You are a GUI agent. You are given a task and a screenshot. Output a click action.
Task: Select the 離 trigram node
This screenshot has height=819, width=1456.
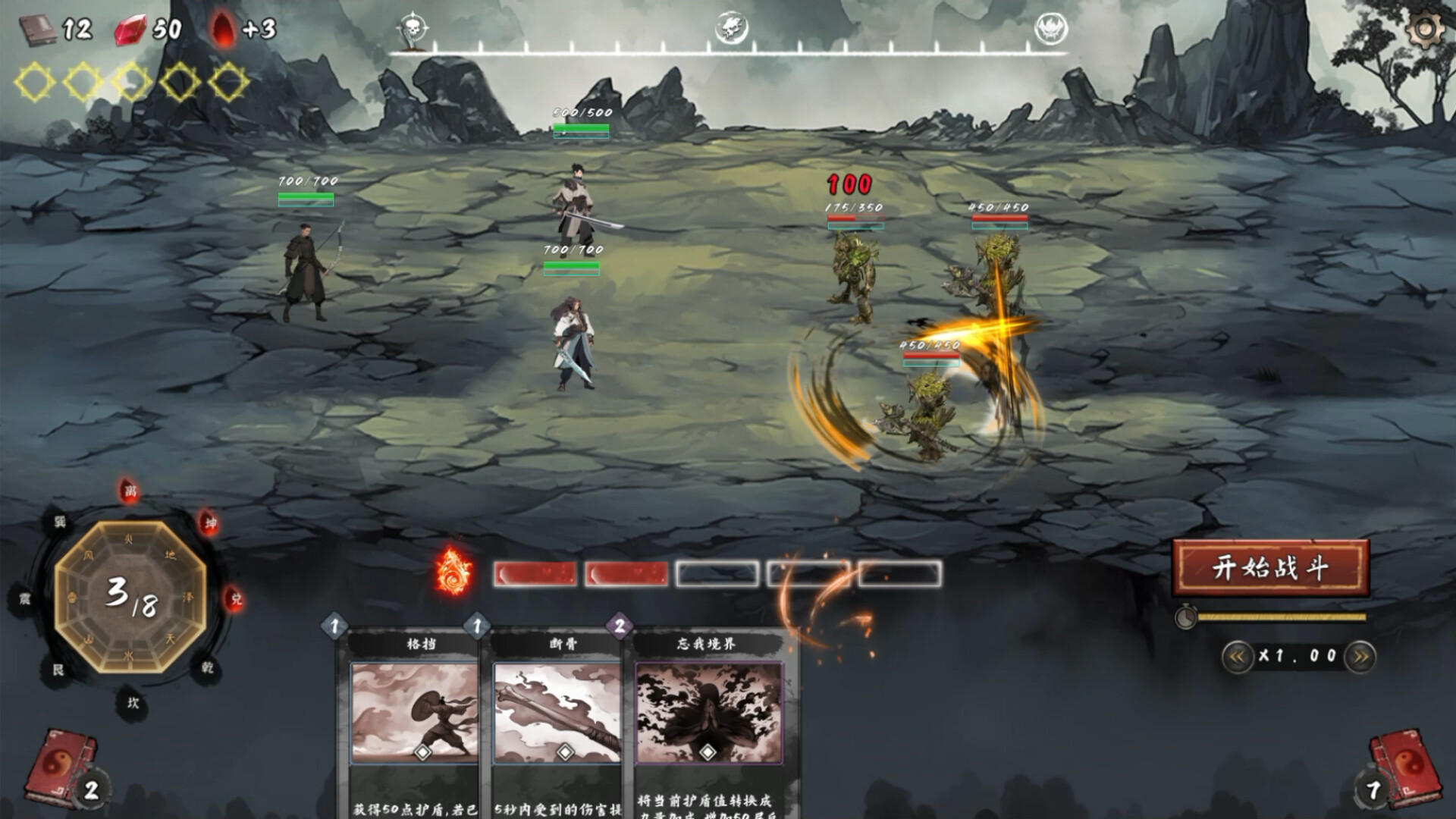pos(130,491)
